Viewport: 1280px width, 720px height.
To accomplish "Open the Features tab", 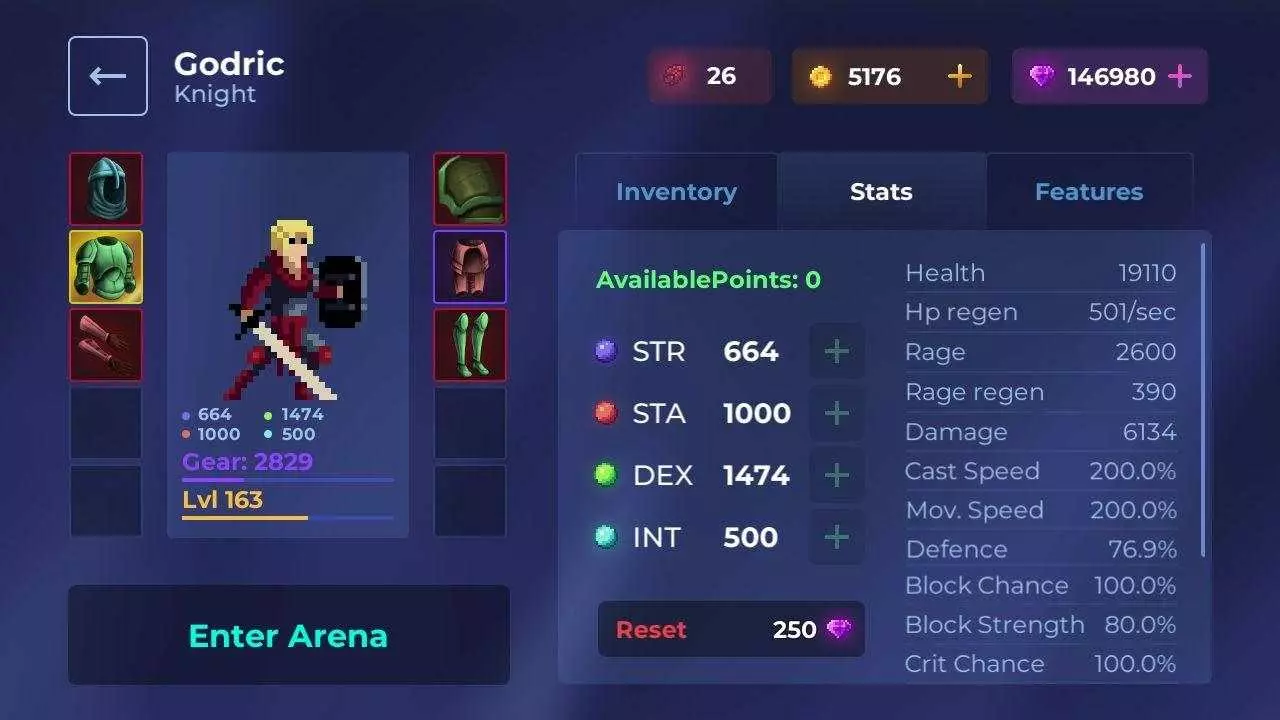I will (x=1089, y=191).
